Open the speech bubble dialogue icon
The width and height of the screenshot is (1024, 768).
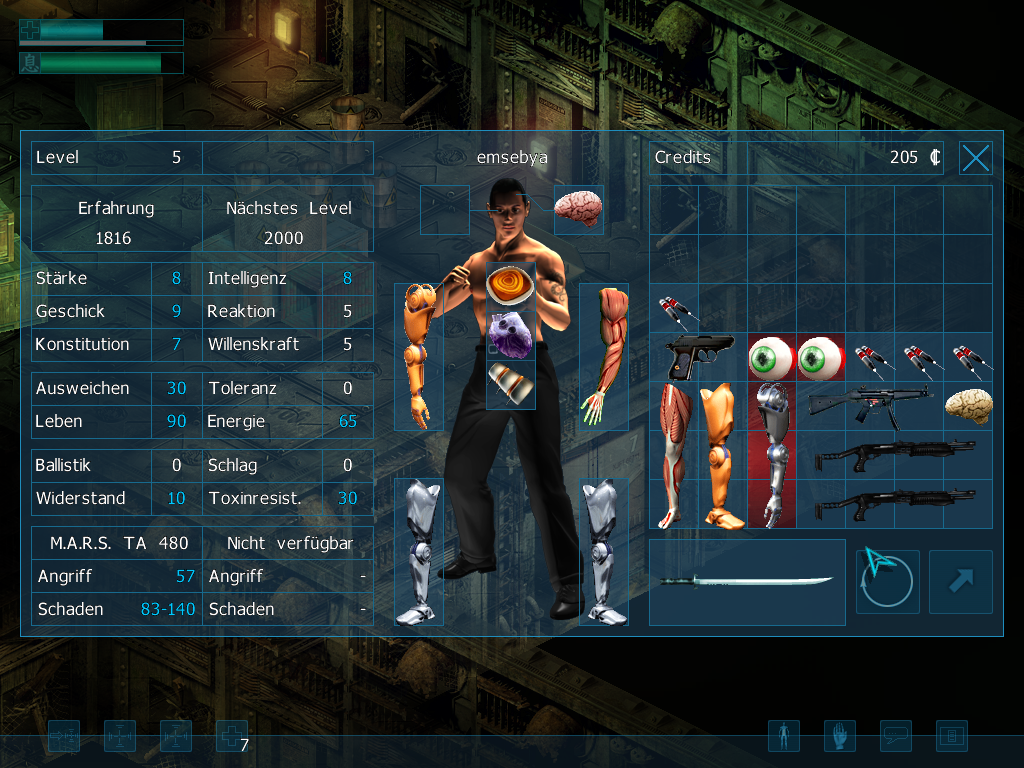(896, 737)
